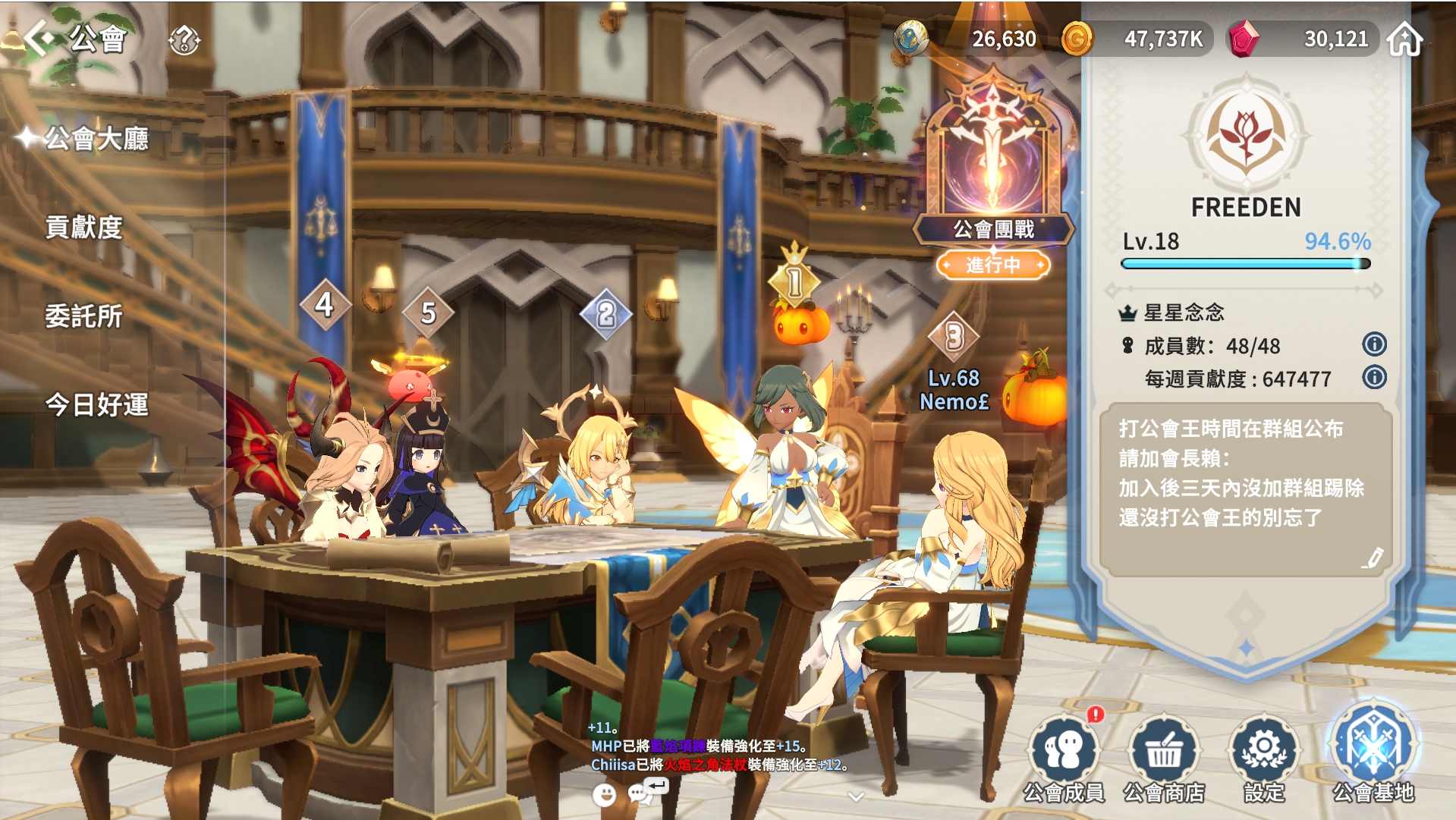The width and height of the screenshot is (1456, 820).
Task: Choose 今日好運 from the side menu
Action: click(96, 405)
